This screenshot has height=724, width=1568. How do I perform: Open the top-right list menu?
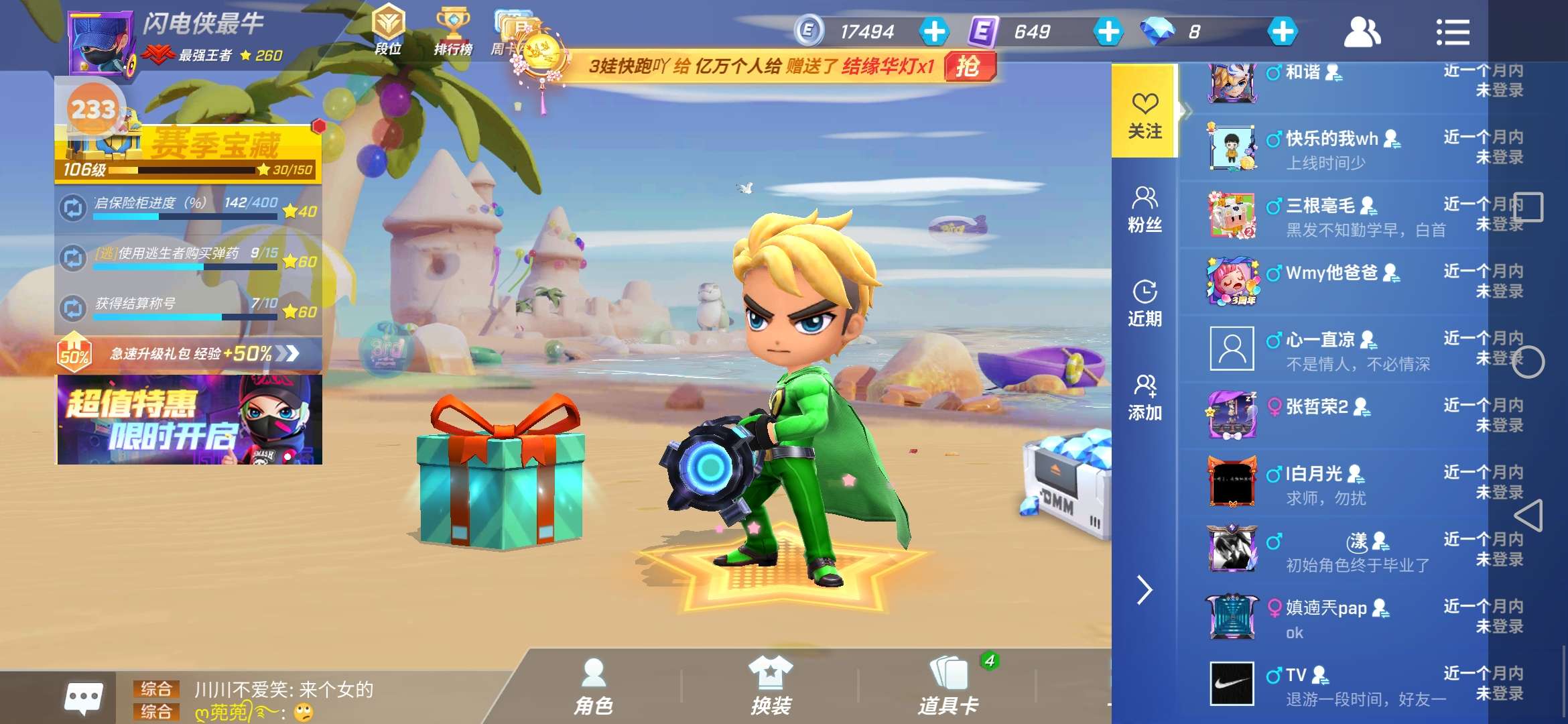(1452, 32)
